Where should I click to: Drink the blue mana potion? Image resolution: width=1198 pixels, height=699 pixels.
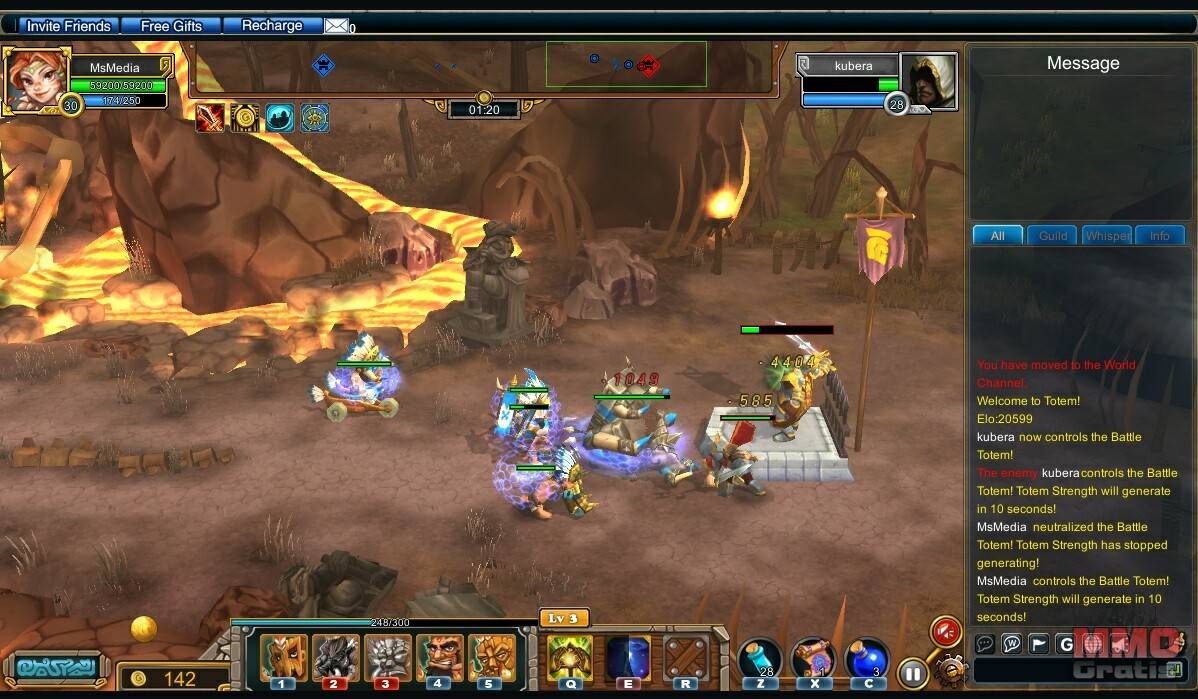[x=866, y=660]
